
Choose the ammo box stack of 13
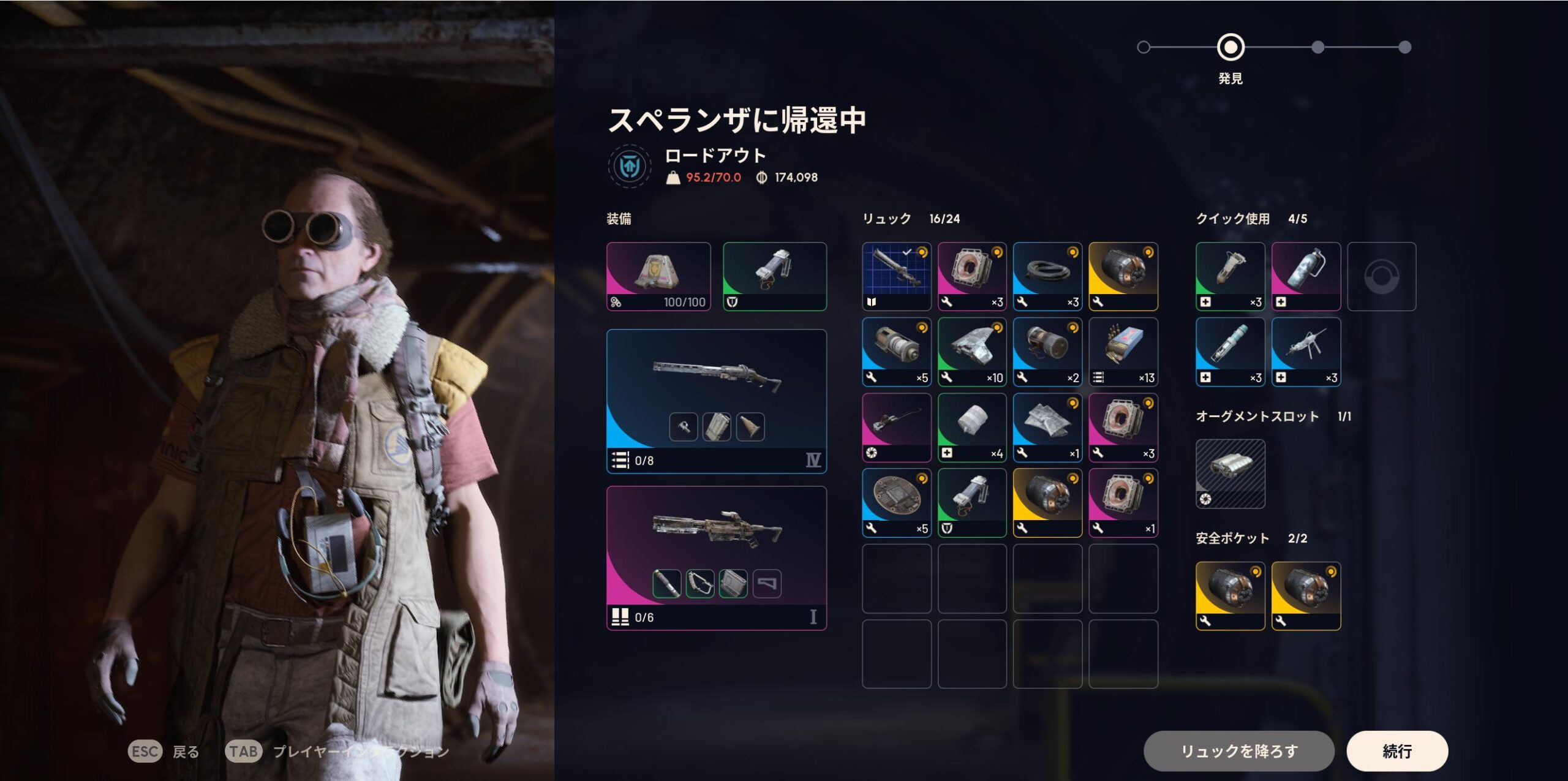pos(1123,352)
